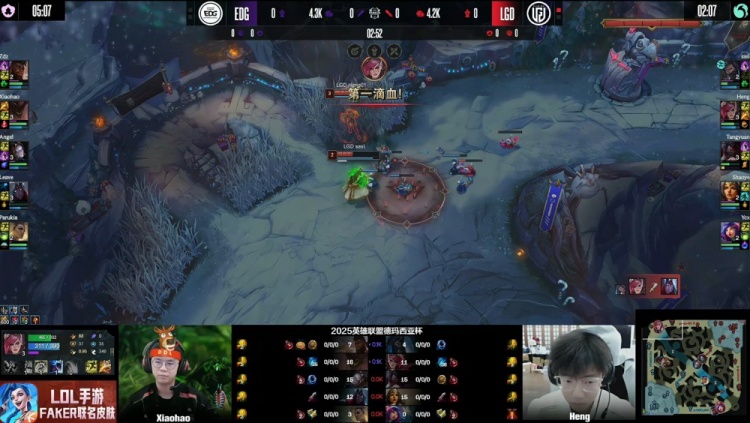The image size is (750, 423).
Task: Click the minimap in the corner
Action: (692, 367)
